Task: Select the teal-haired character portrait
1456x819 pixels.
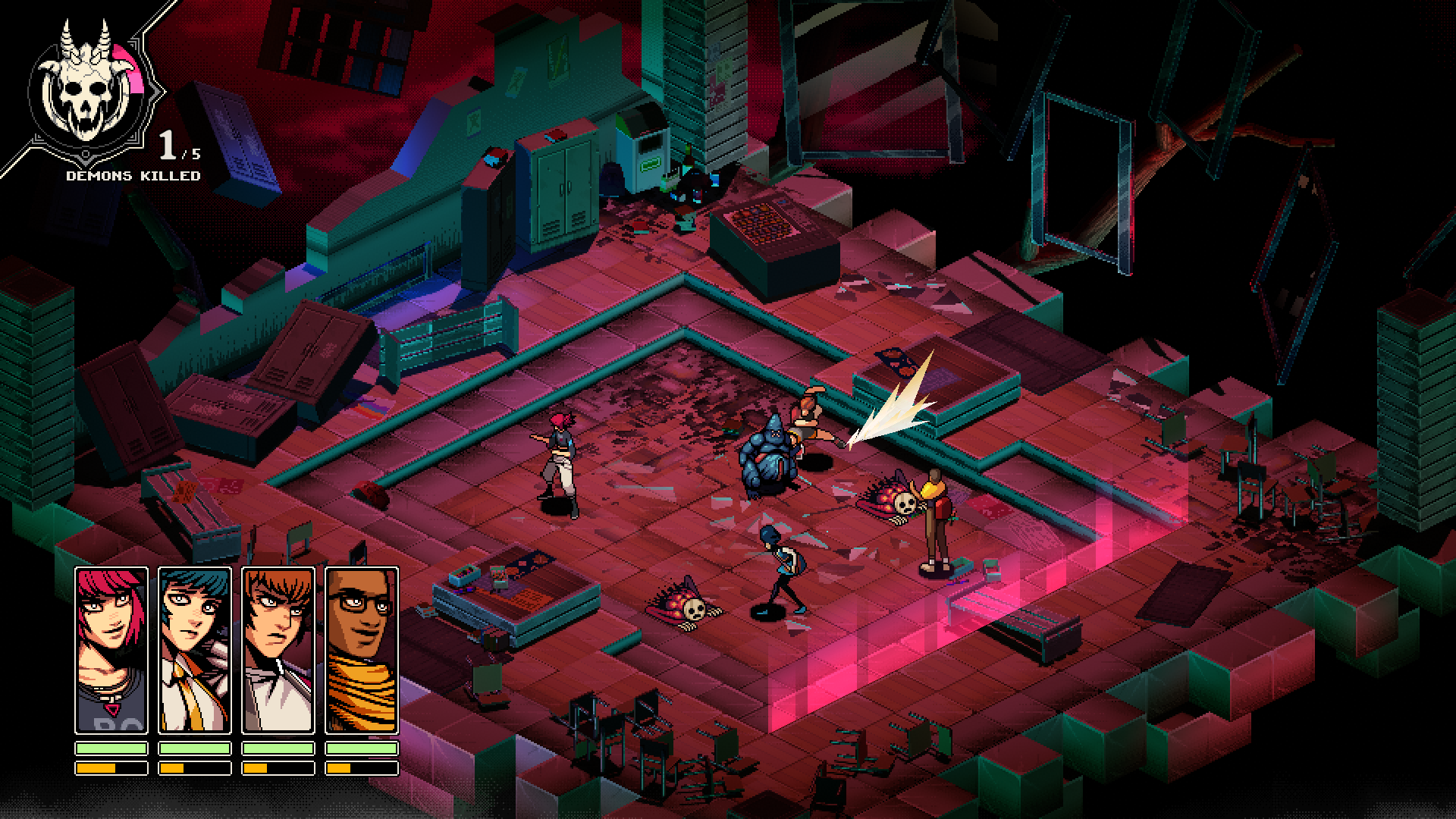Action: [x=196, y=648]
